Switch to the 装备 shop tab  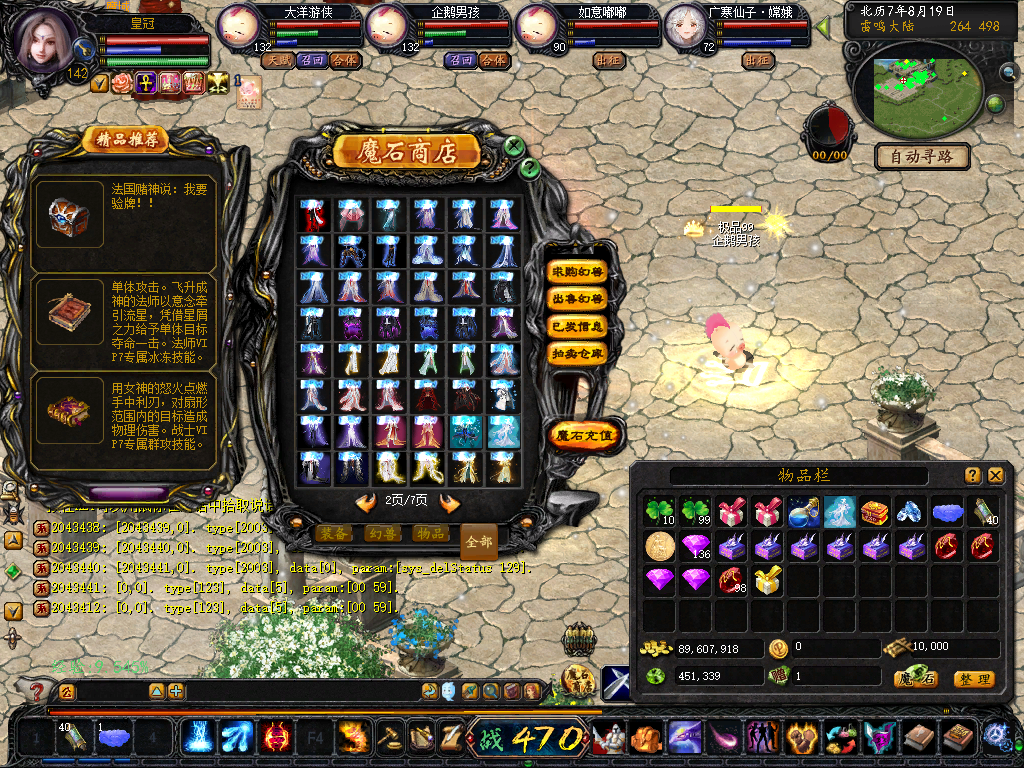(334, 533)
